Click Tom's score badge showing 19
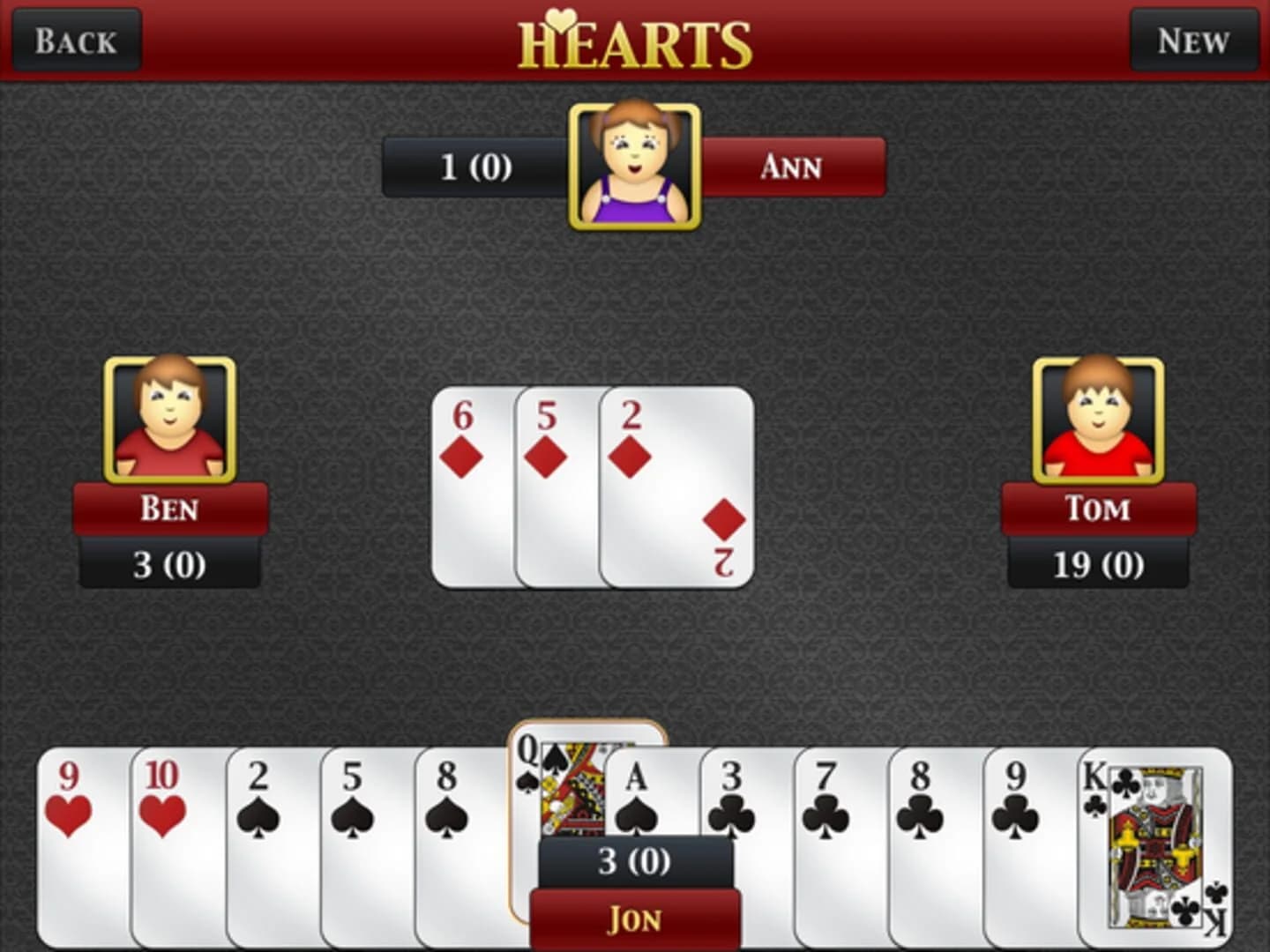 pyautogui.click(x=1096, y=564)
